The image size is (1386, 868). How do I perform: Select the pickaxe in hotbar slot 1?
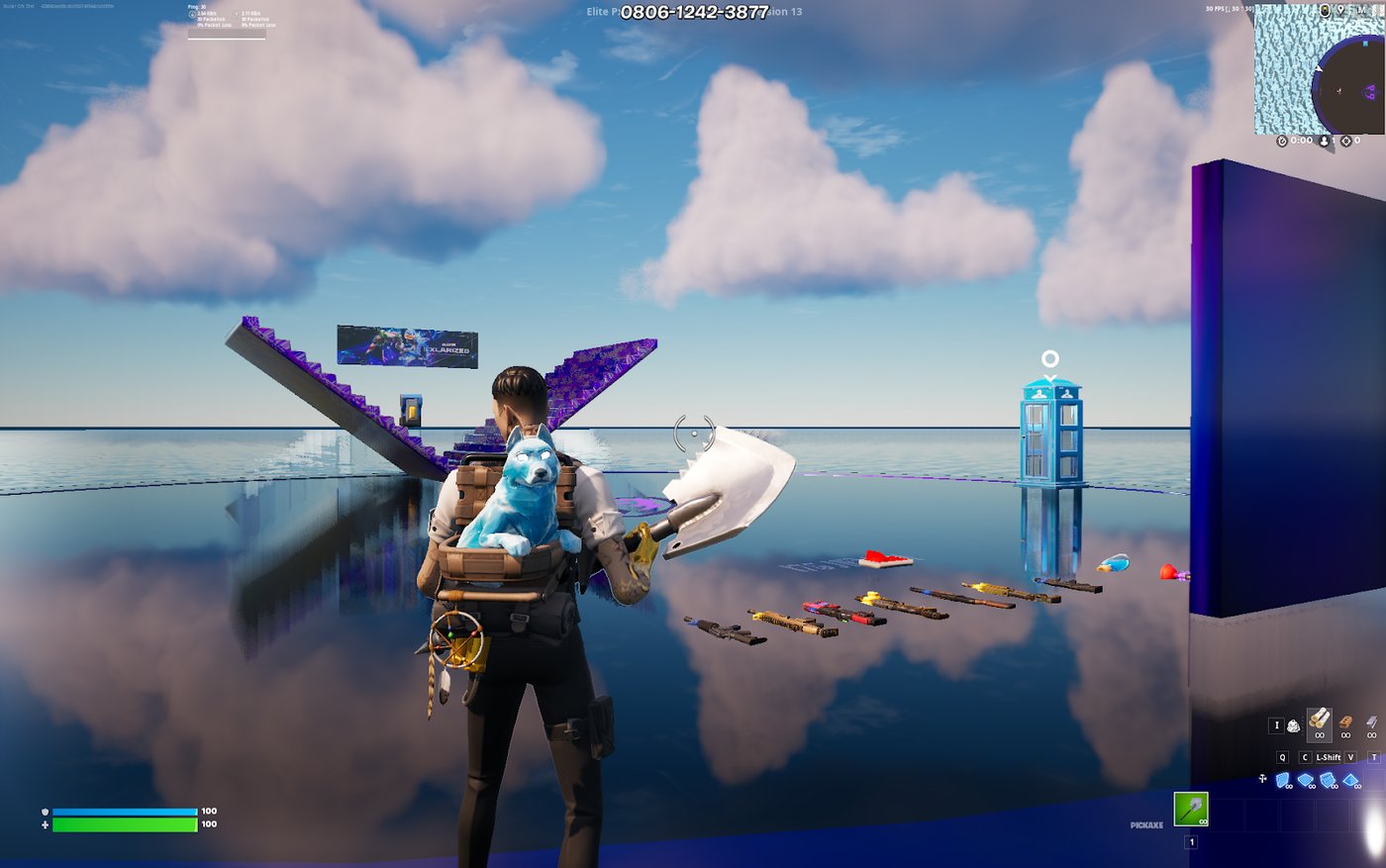(1189, 809)
